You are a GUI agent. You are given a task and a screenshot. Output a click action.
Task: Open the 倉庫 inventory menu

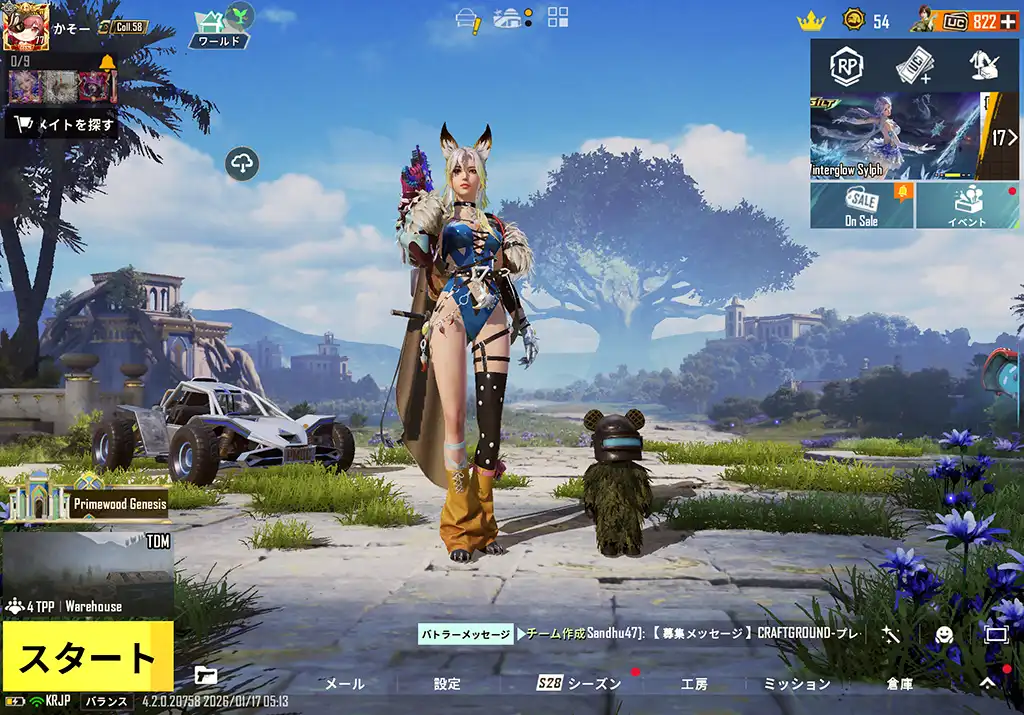[899, 684]
